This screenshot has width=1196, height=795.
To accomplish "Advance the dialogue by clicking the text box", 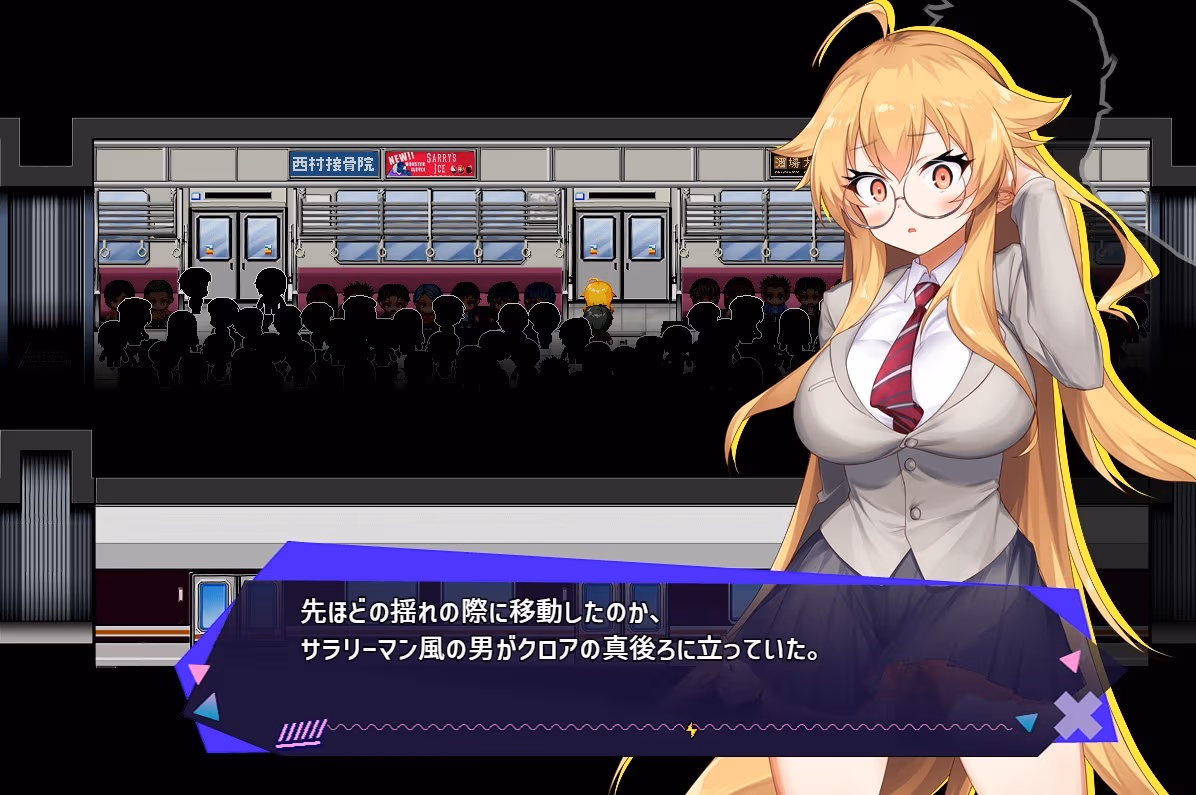I will 560,640.
